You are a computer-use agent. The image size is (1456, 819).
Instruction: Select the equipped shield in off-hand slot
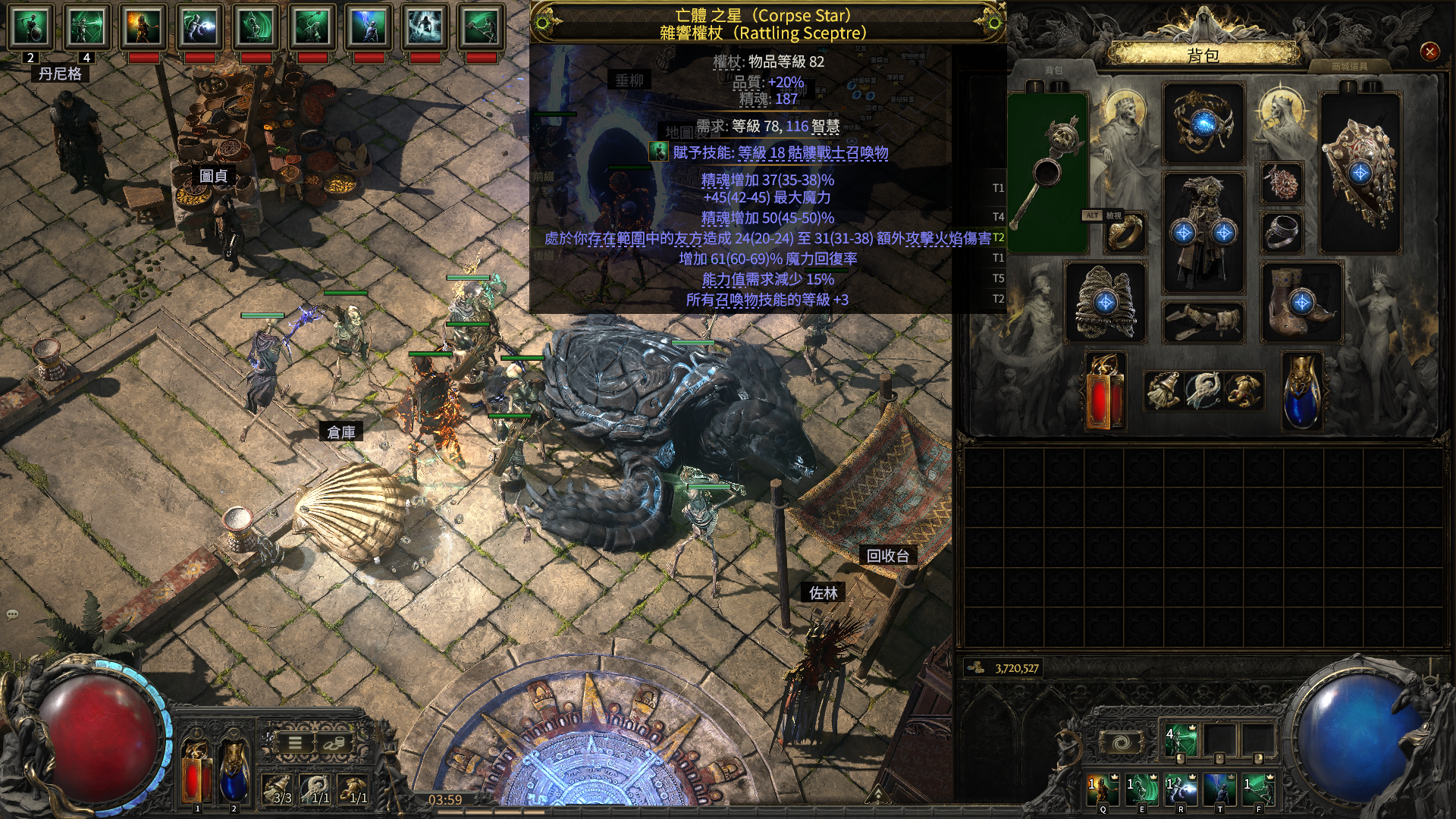1360,173
